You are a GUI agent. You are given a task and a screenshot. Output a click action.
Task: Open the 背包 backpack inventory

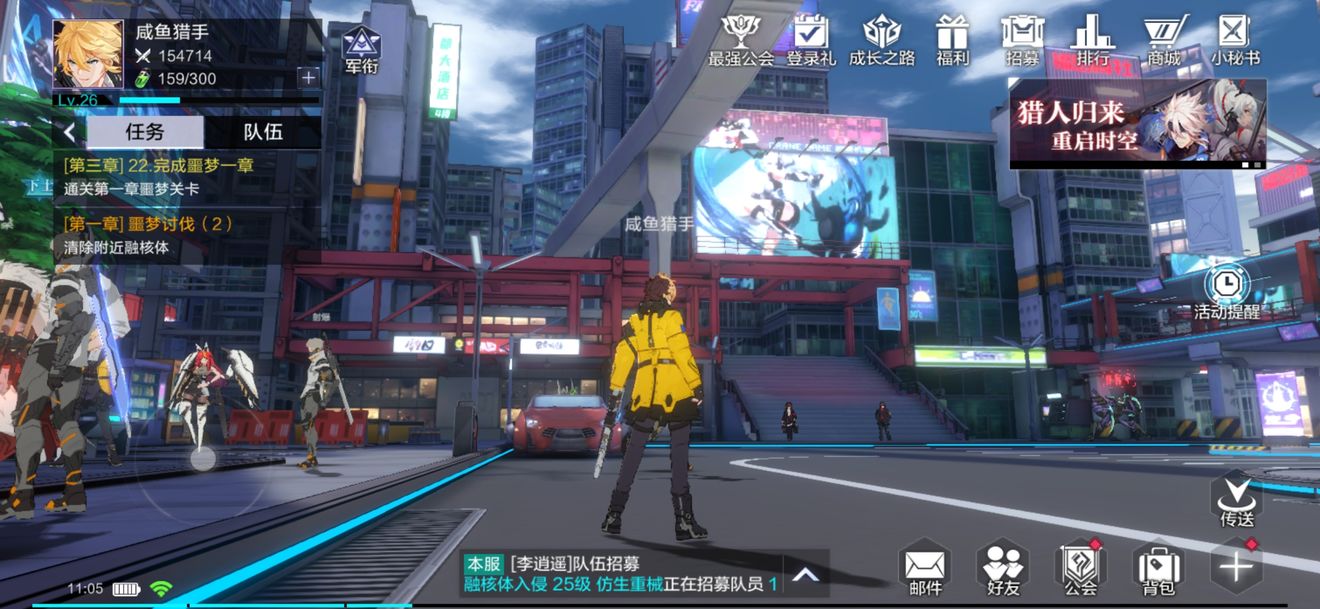(x=1158, y=569)
